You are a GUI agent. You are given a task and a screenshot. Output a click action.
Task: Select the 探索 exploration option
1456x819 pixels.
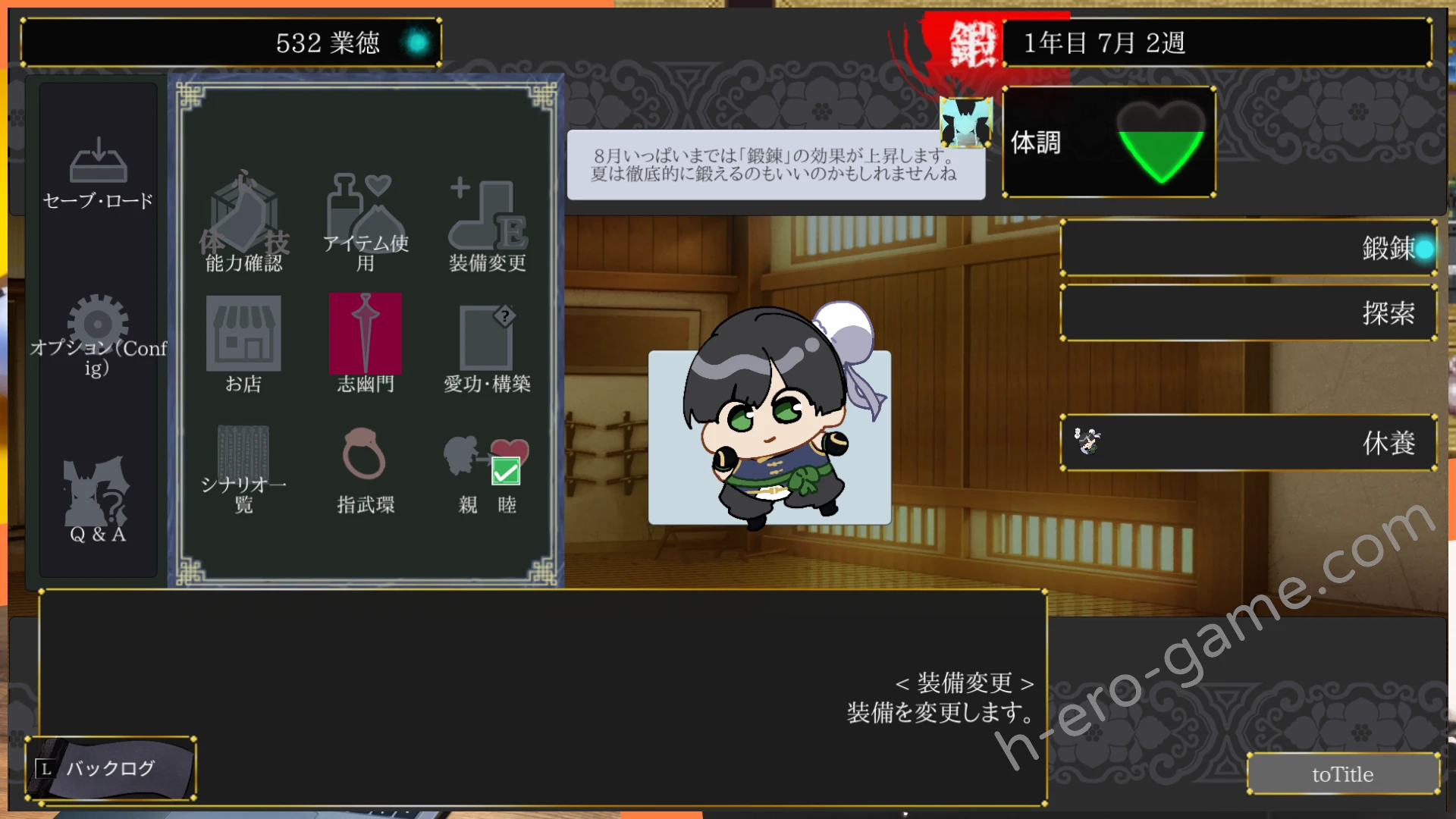pyautogui.click(x=1247, y=312)
